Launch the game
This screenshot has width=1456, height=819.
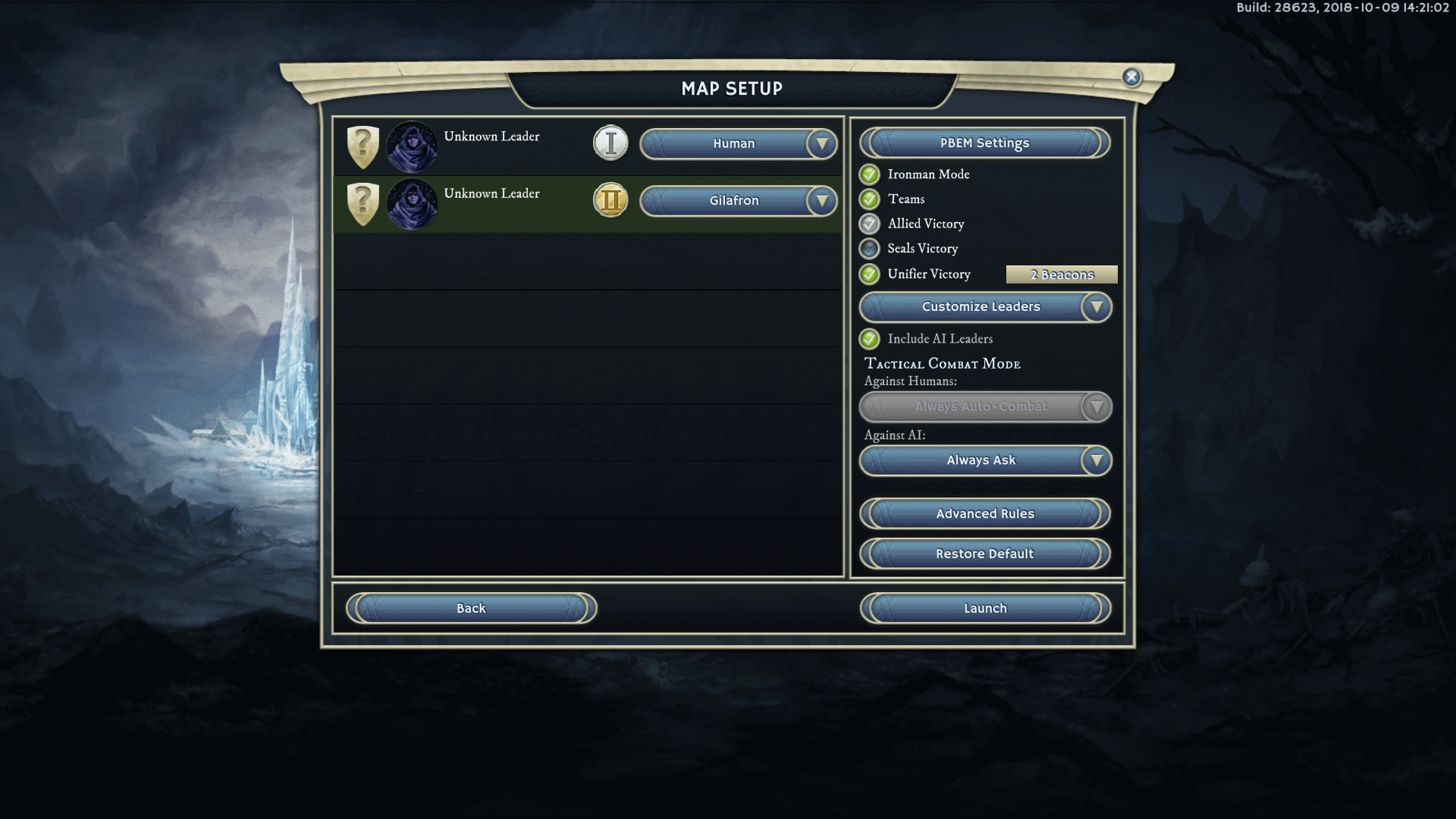pos(984,609)
